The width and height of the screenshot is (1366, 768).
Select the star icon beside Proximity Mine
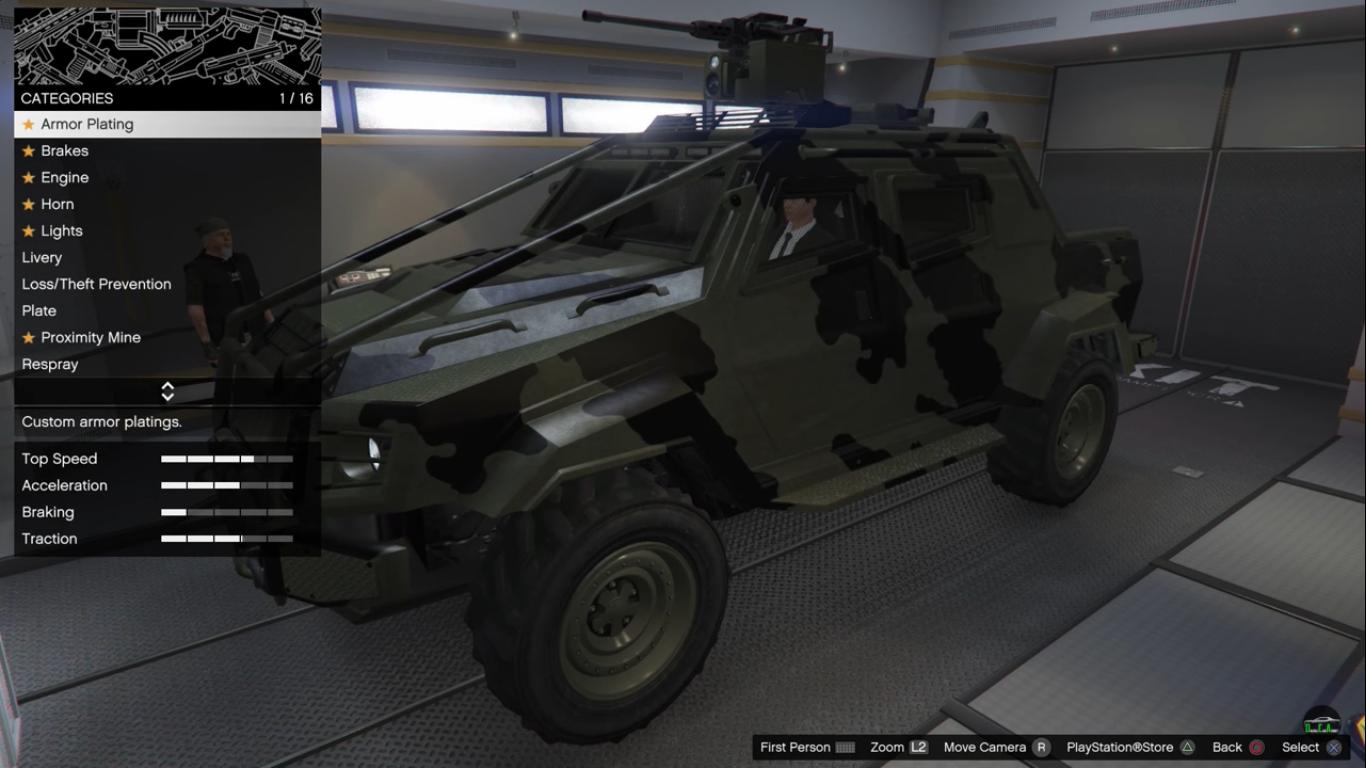(28, 337)
